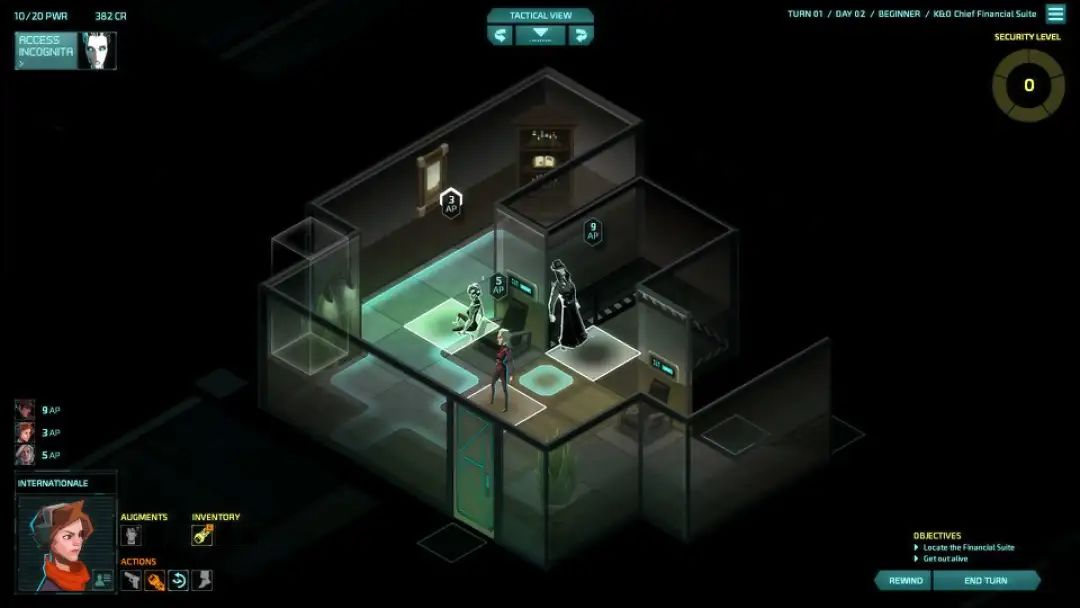Image resolution: width=1080 pixels, height=608 pixels.
Task: Click the Security Level alarm dial
Action: click(1028, 86)
